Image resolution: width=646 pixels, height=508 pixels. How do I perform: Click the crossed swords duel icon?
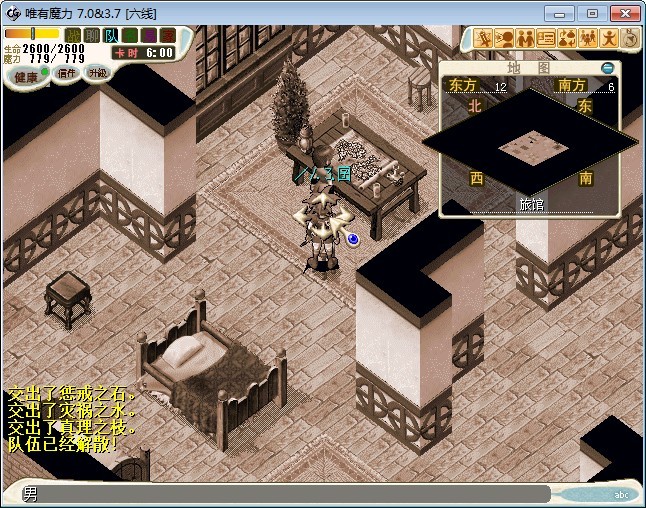point(483,39)
